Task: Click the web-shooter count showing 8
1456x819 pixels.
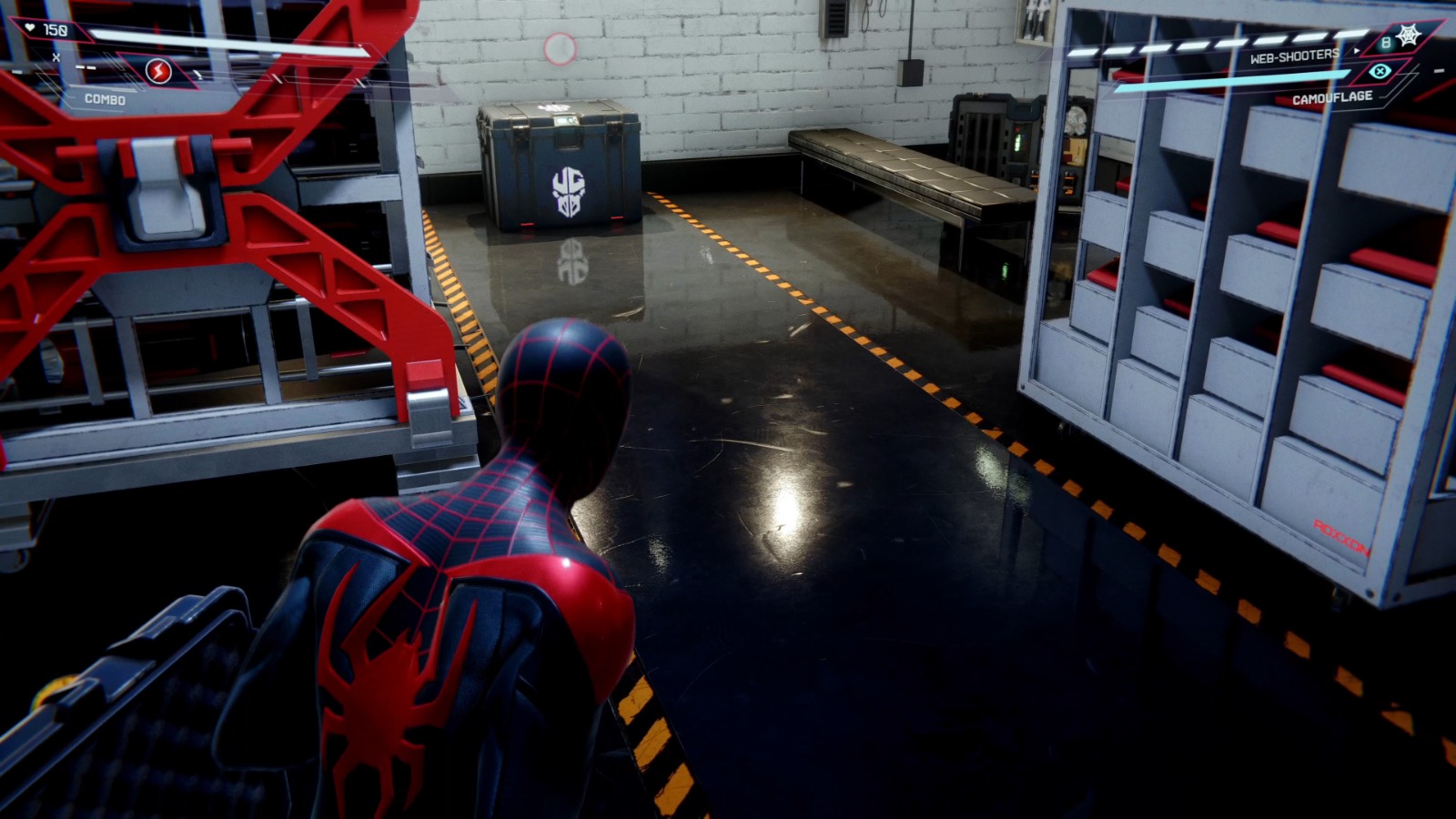Action: [1386, 43]
